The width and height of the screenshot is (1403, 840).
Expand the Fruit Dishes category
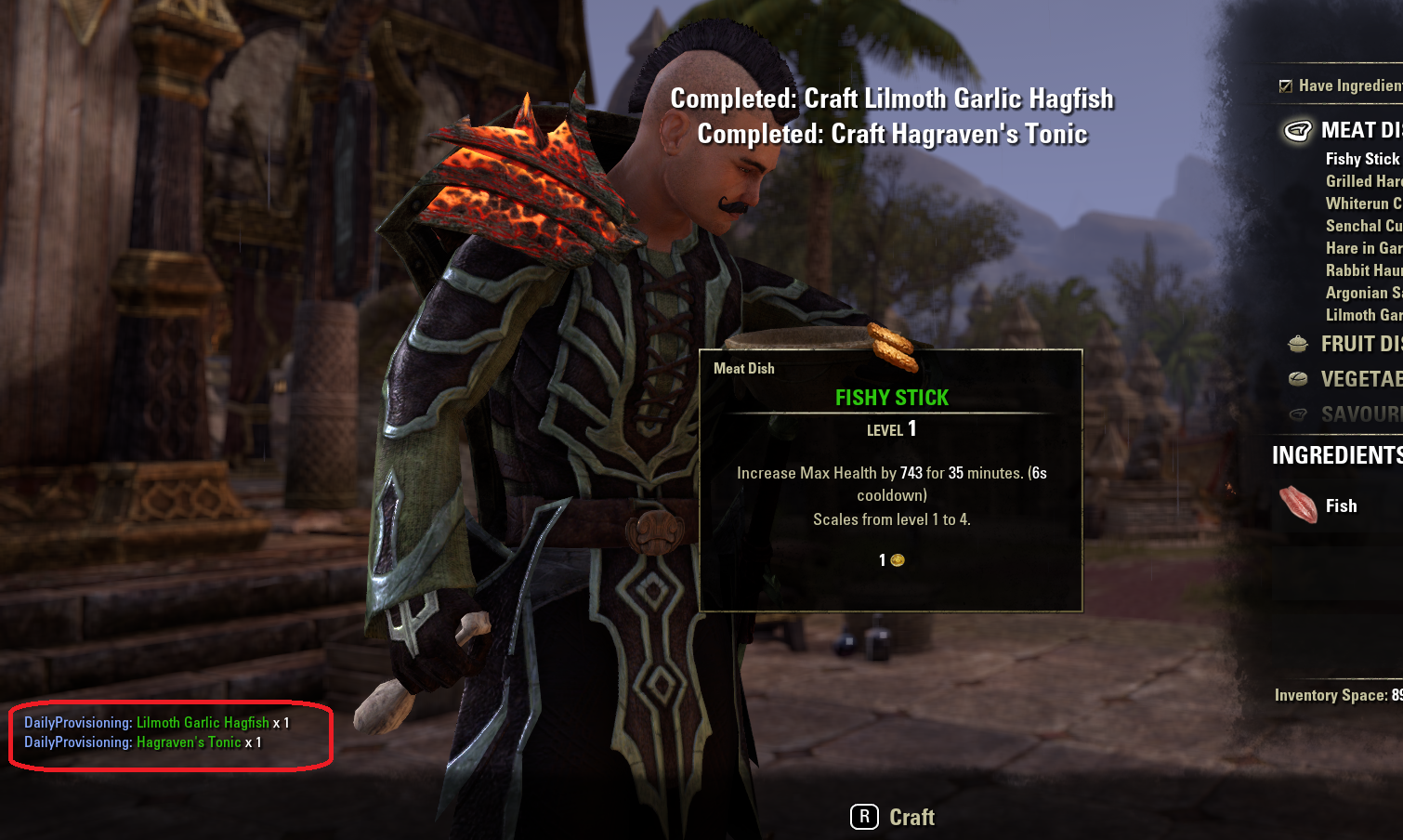[1360, 344]
